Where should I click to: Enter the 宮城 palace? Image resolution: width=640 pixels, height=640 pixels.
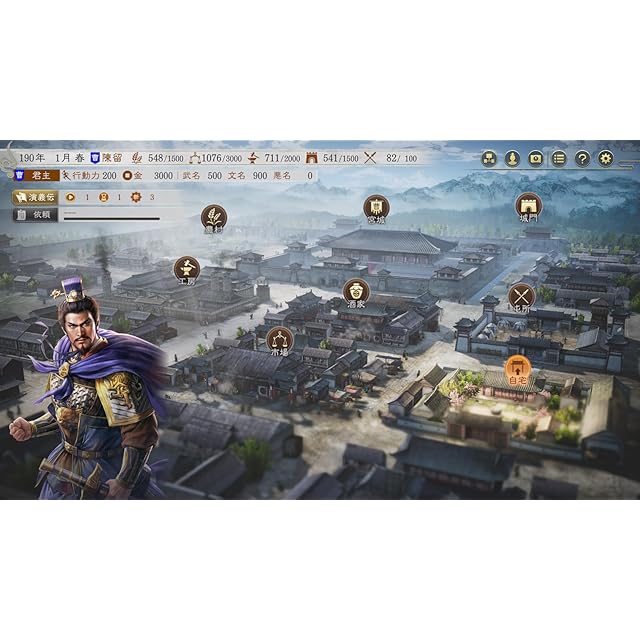pyautogui.click(x=376, y=207)
